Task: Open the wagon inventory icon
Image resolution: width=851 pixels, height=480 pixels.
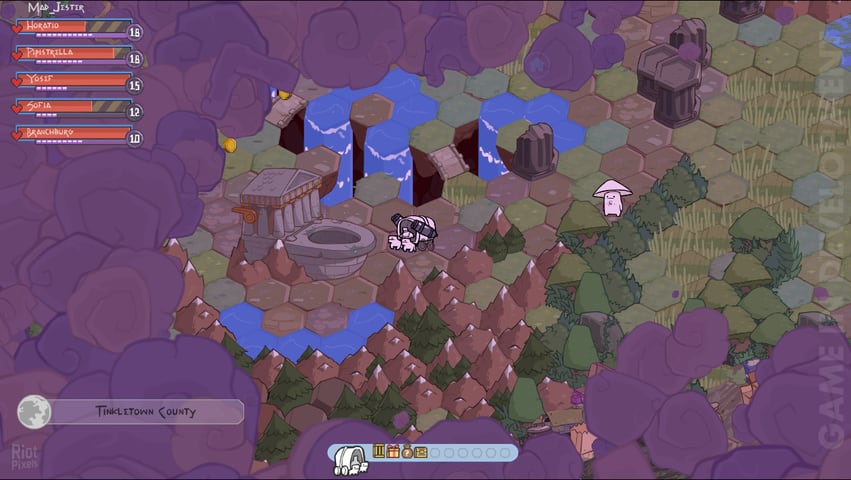Action: pyautogui.click(x=349, y=457)
